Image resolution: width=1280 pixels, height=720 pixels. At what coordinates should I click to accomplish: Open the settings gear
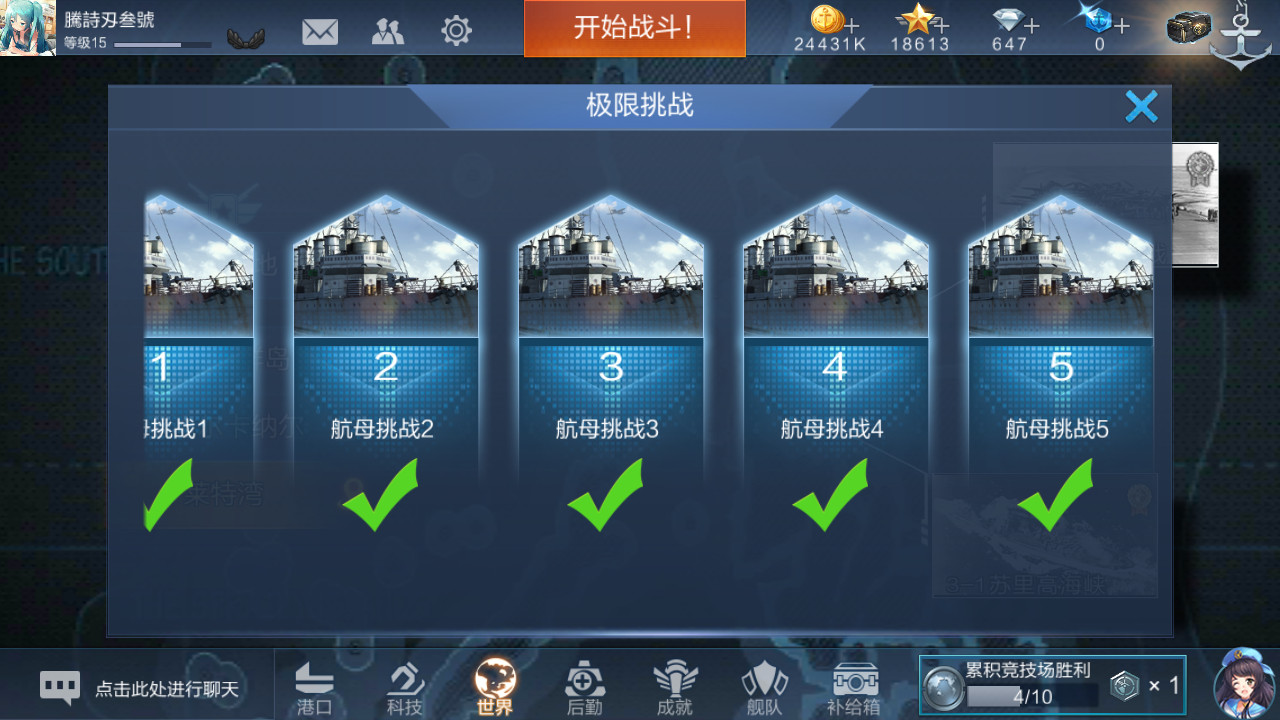point(456,31)
